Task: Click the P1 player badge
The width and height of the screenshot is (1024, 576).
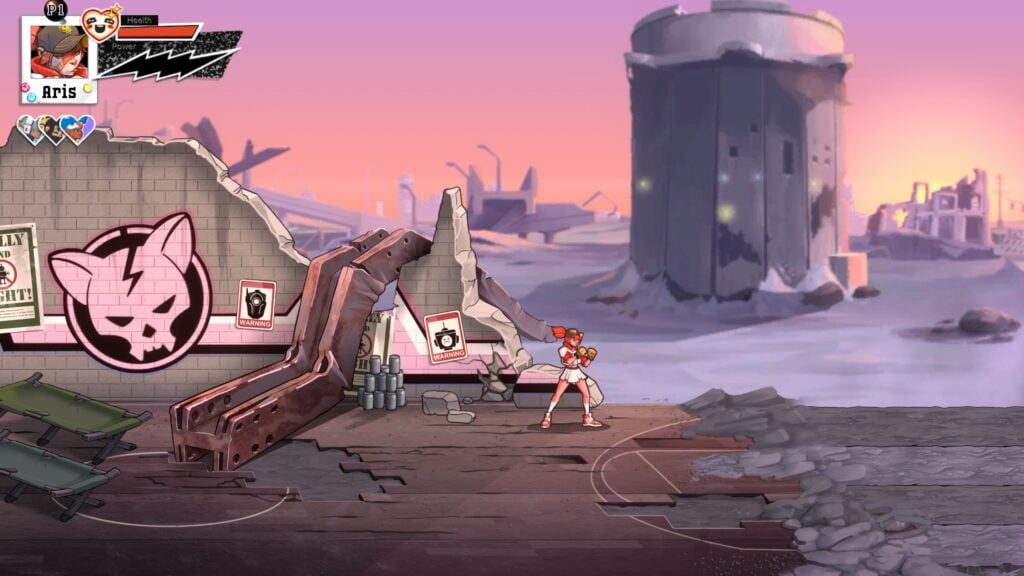Action: coord(55,10)
